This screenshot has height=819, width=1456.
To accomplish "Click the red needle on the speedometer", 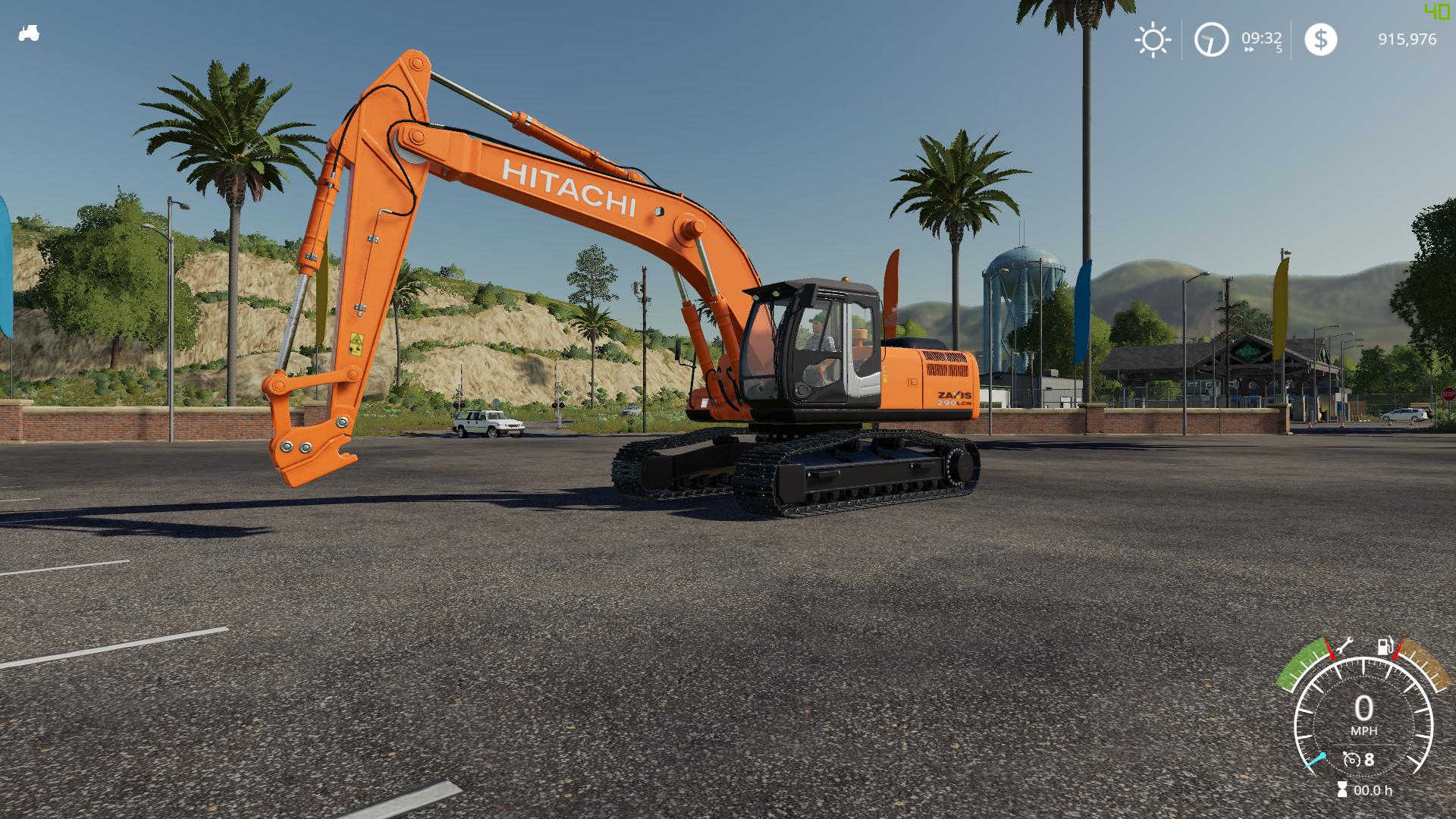I will 1331,648.
